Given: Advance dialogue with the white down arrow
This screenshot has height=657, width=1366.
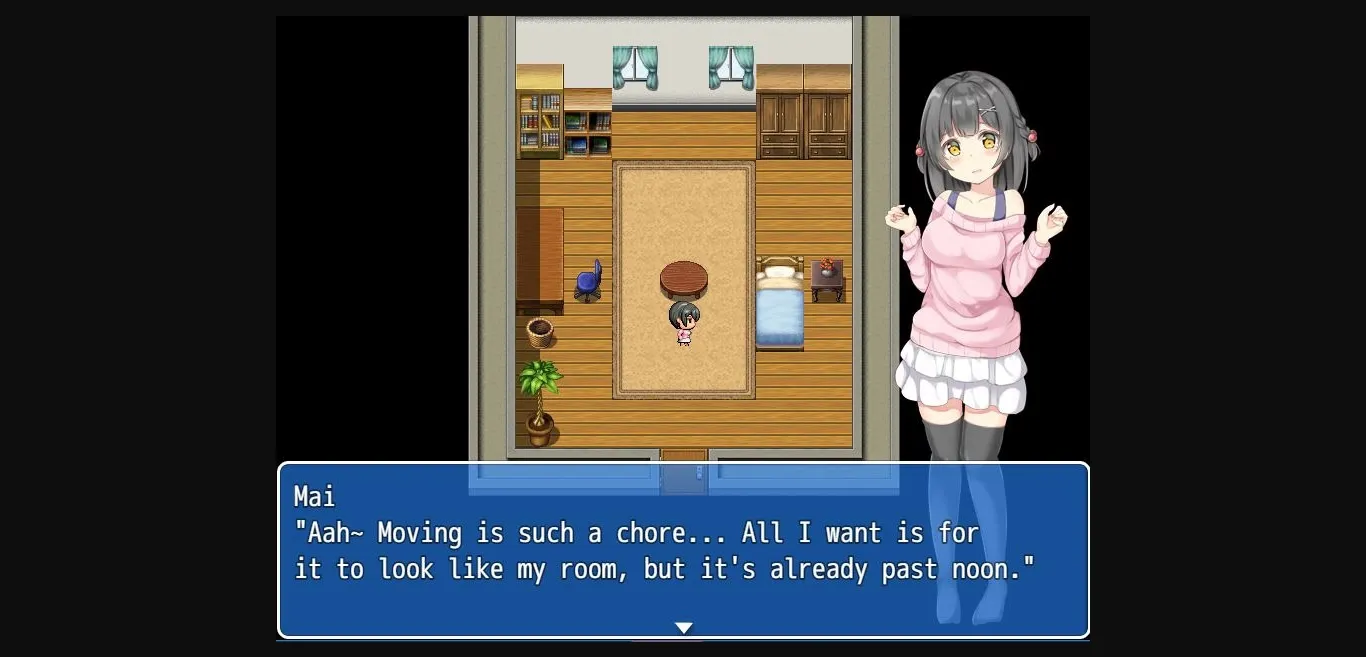Looking at the screenshot, I should tap(683, 628).
